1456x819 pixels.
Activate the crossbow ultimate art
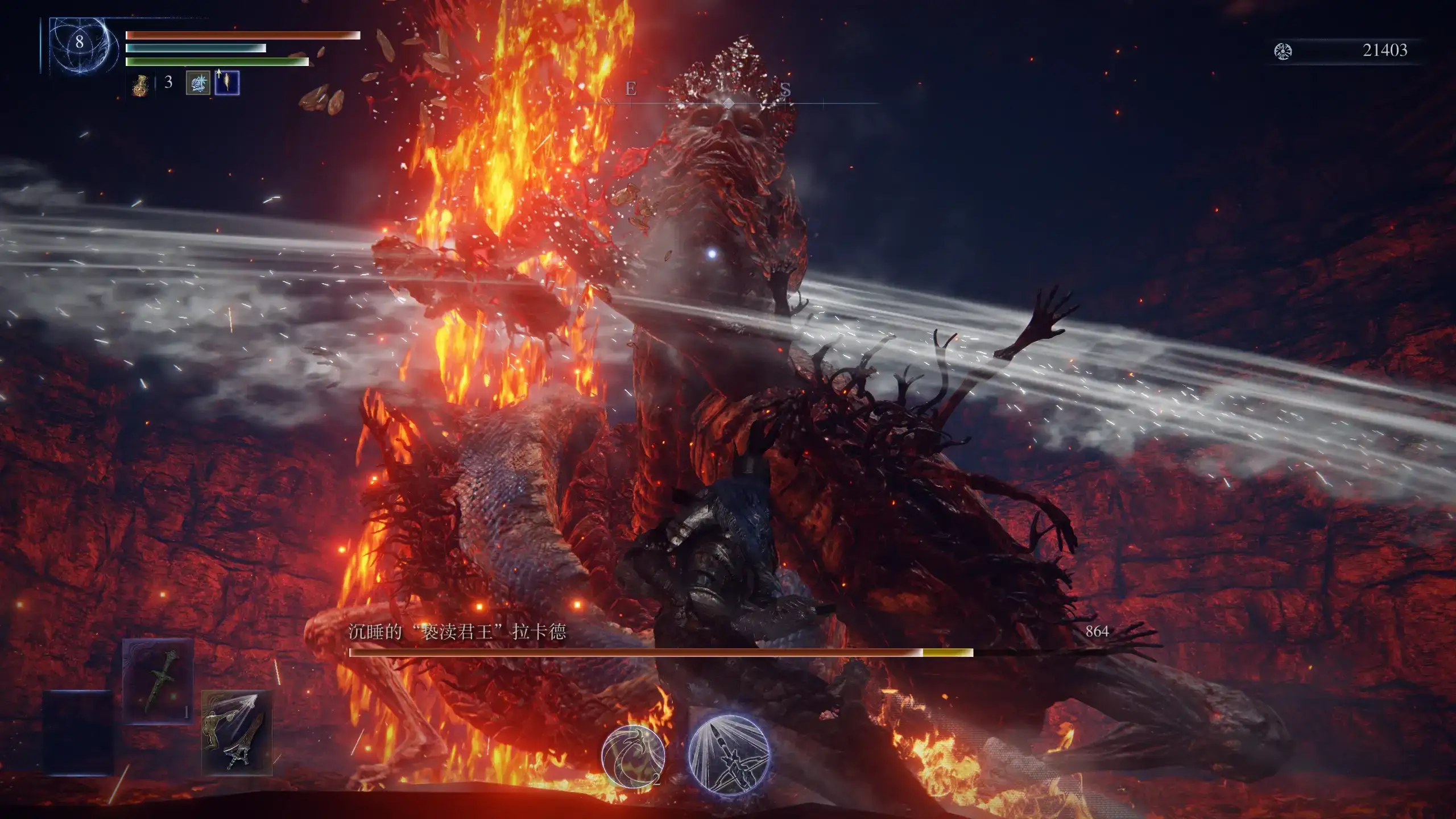[x=729, y=755]
